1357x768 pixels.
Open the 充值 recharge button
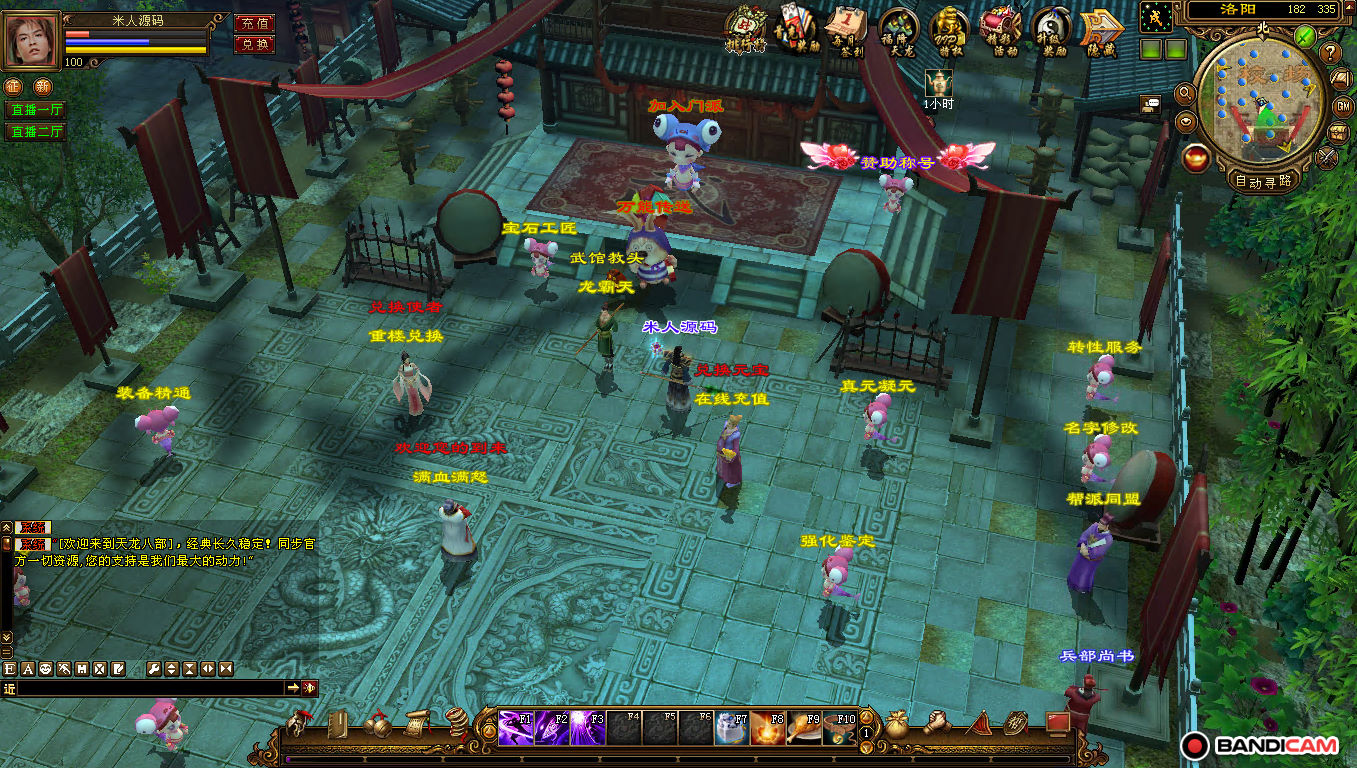pyautogui.click(x=254, y=23)
